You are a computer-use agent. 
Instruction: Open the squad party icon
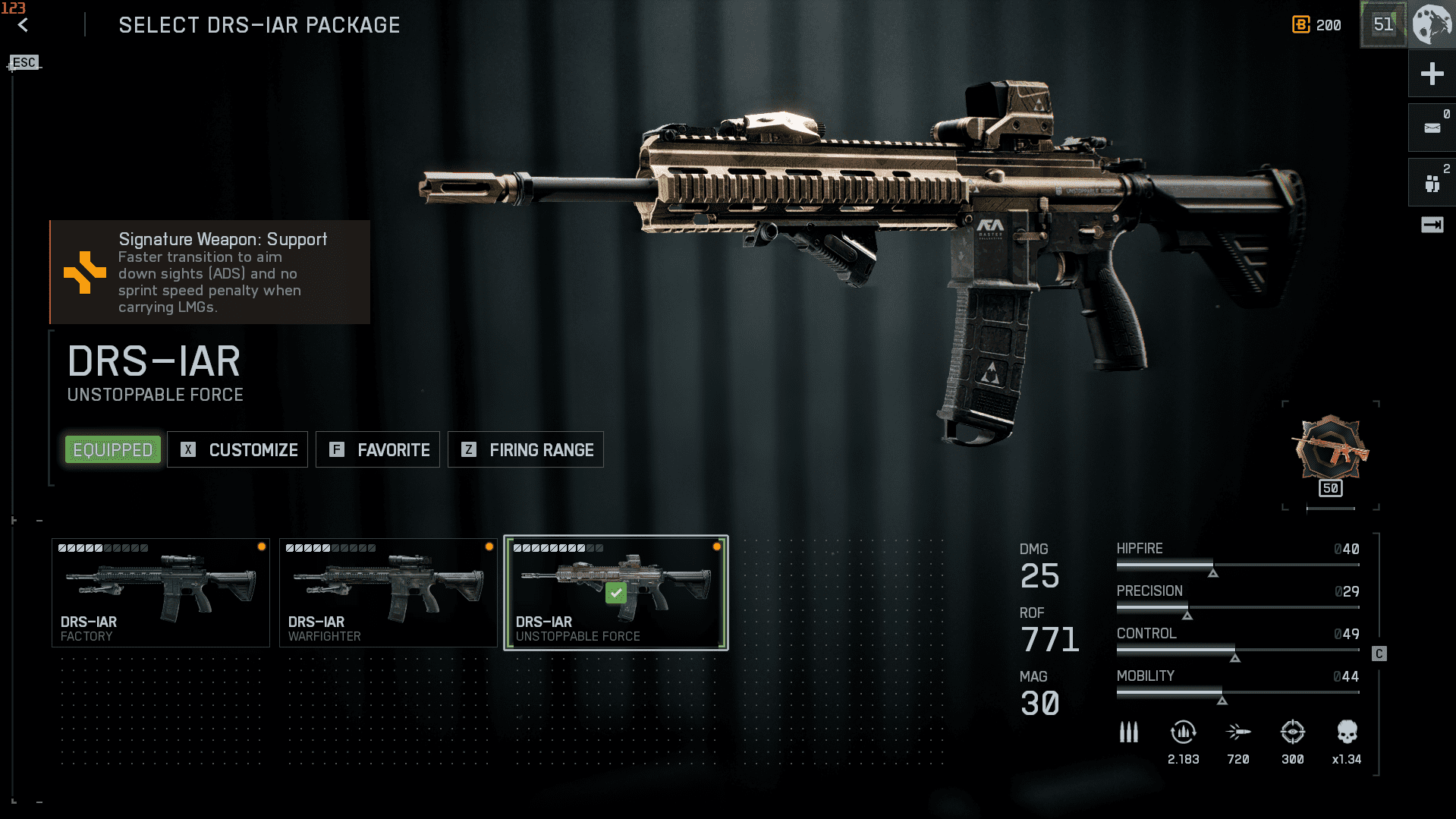tap(1432, 183)
